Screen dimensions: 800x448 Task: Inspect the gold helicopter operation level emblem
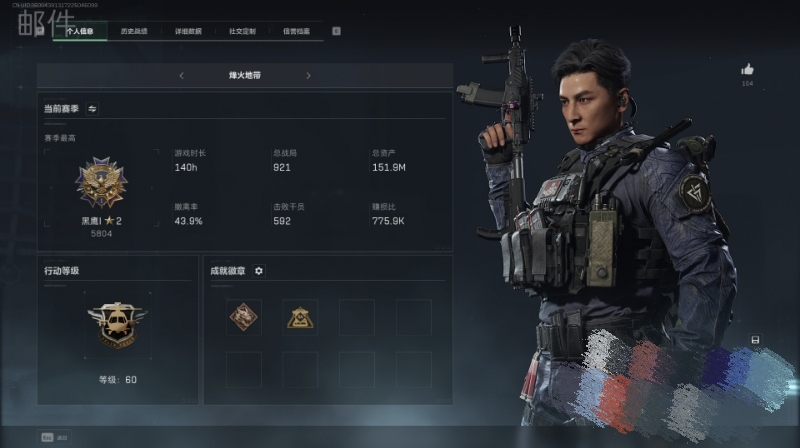pos(117,324)
